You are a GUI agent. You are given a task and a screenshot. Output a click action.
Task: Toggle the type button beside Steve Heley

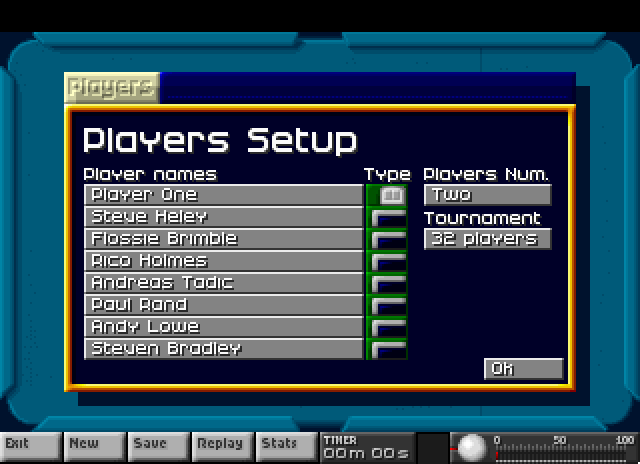click(388, 217)
